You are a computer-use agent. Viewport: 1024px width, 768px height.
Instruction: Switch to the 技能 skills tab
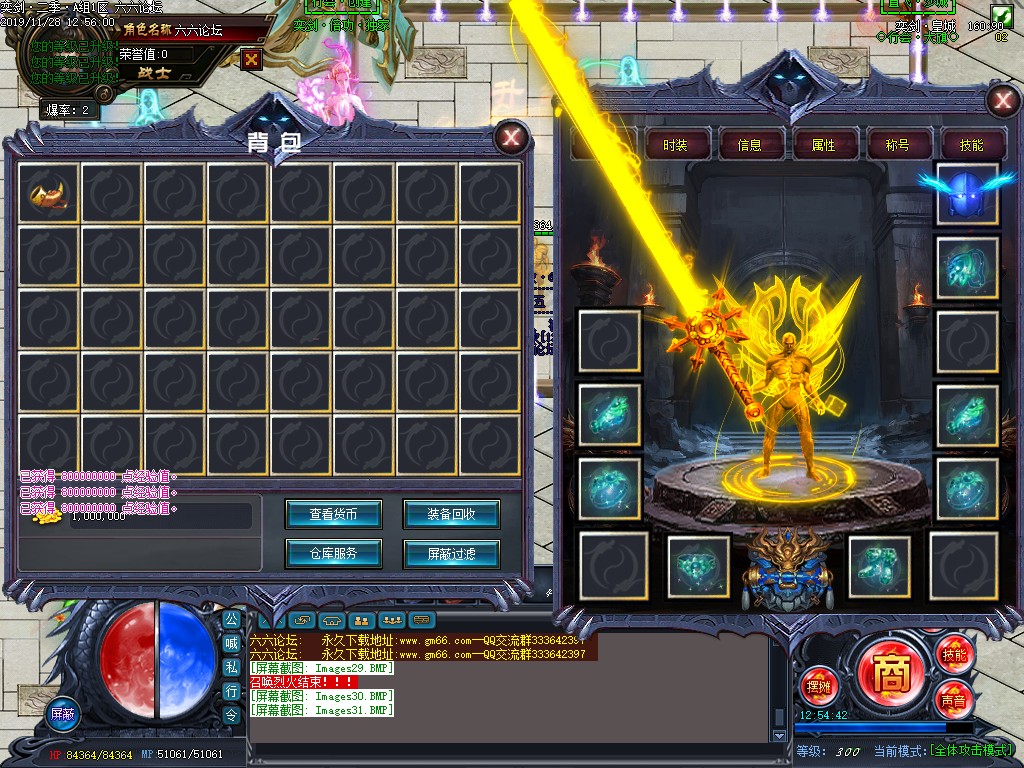970,145
